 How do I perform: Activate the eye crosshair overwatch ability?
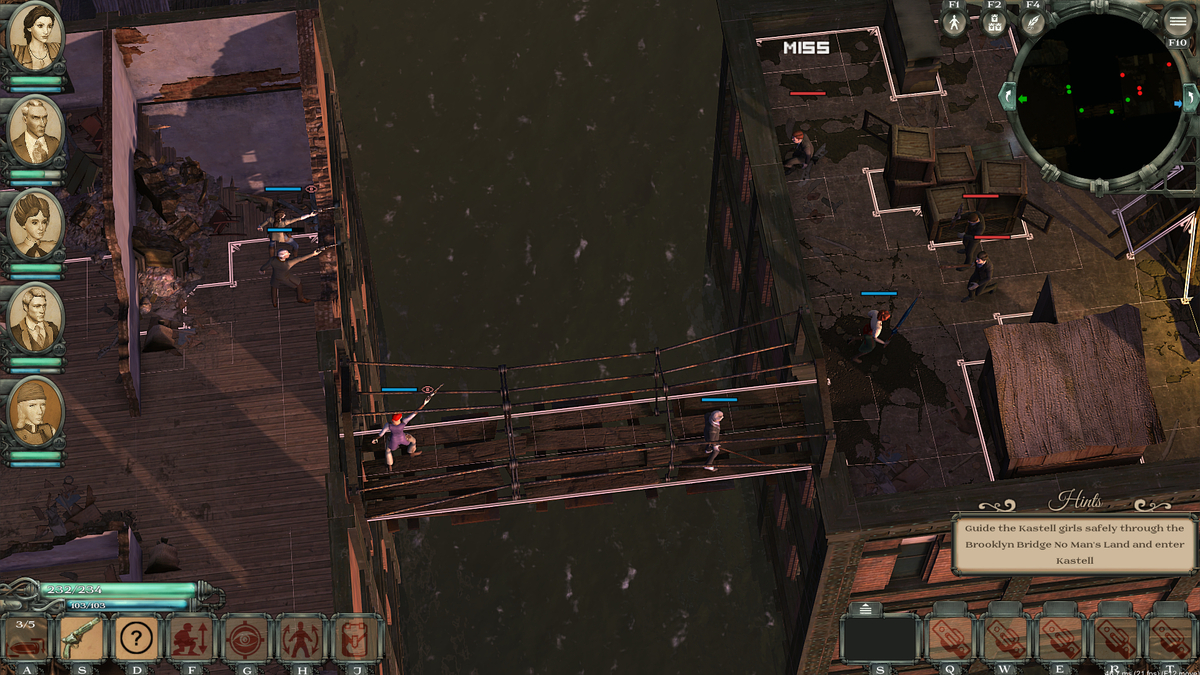pos(246,638)
